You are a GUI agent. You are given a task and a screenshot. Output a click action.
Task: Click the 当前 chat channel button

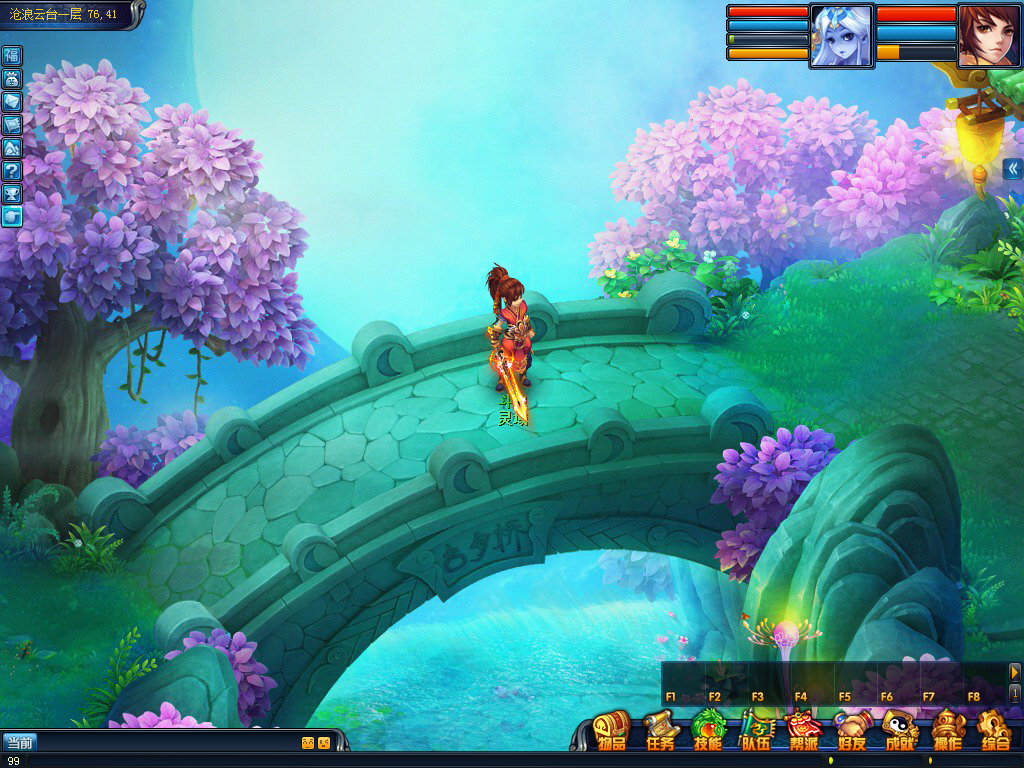(x=19, y=742)
